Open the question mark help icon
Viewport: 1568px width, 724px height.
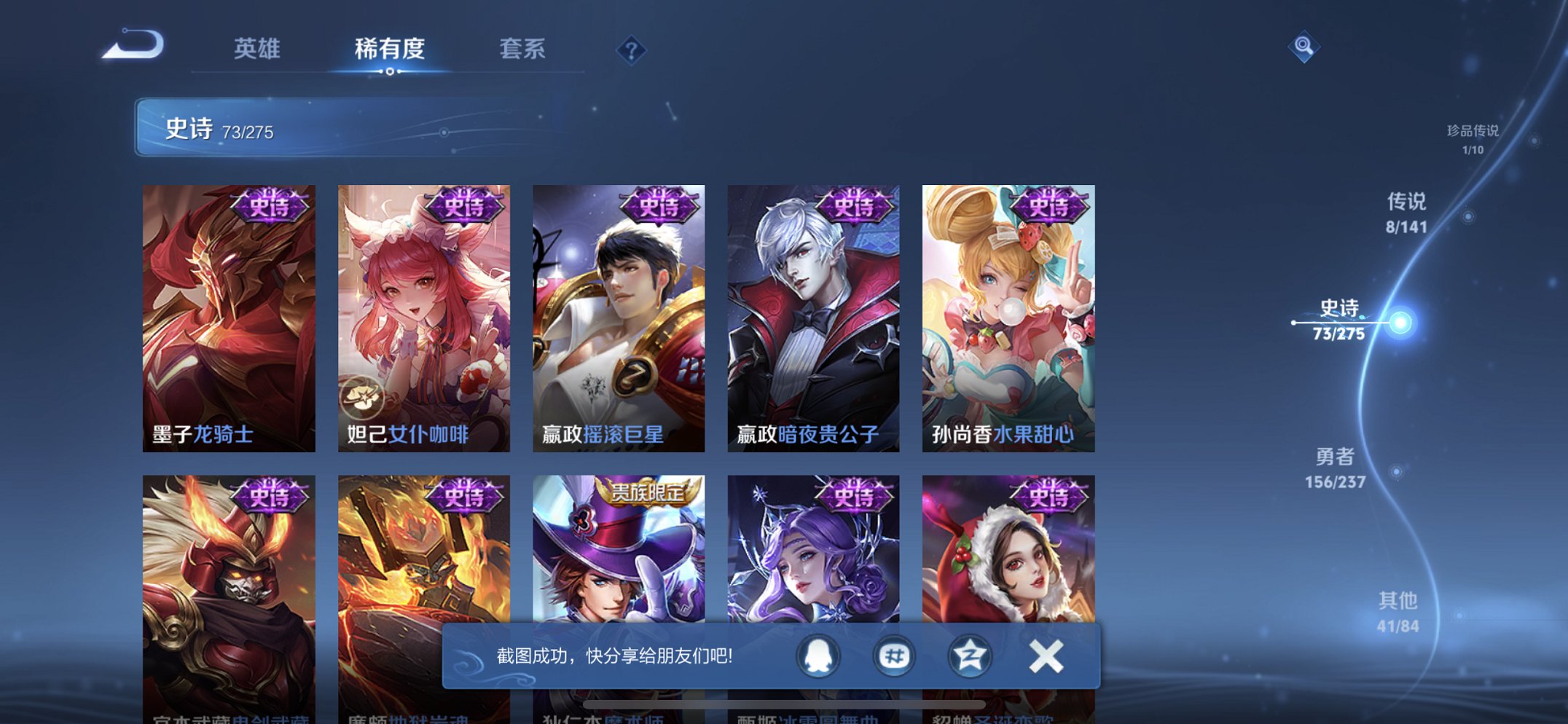point(632,51)
